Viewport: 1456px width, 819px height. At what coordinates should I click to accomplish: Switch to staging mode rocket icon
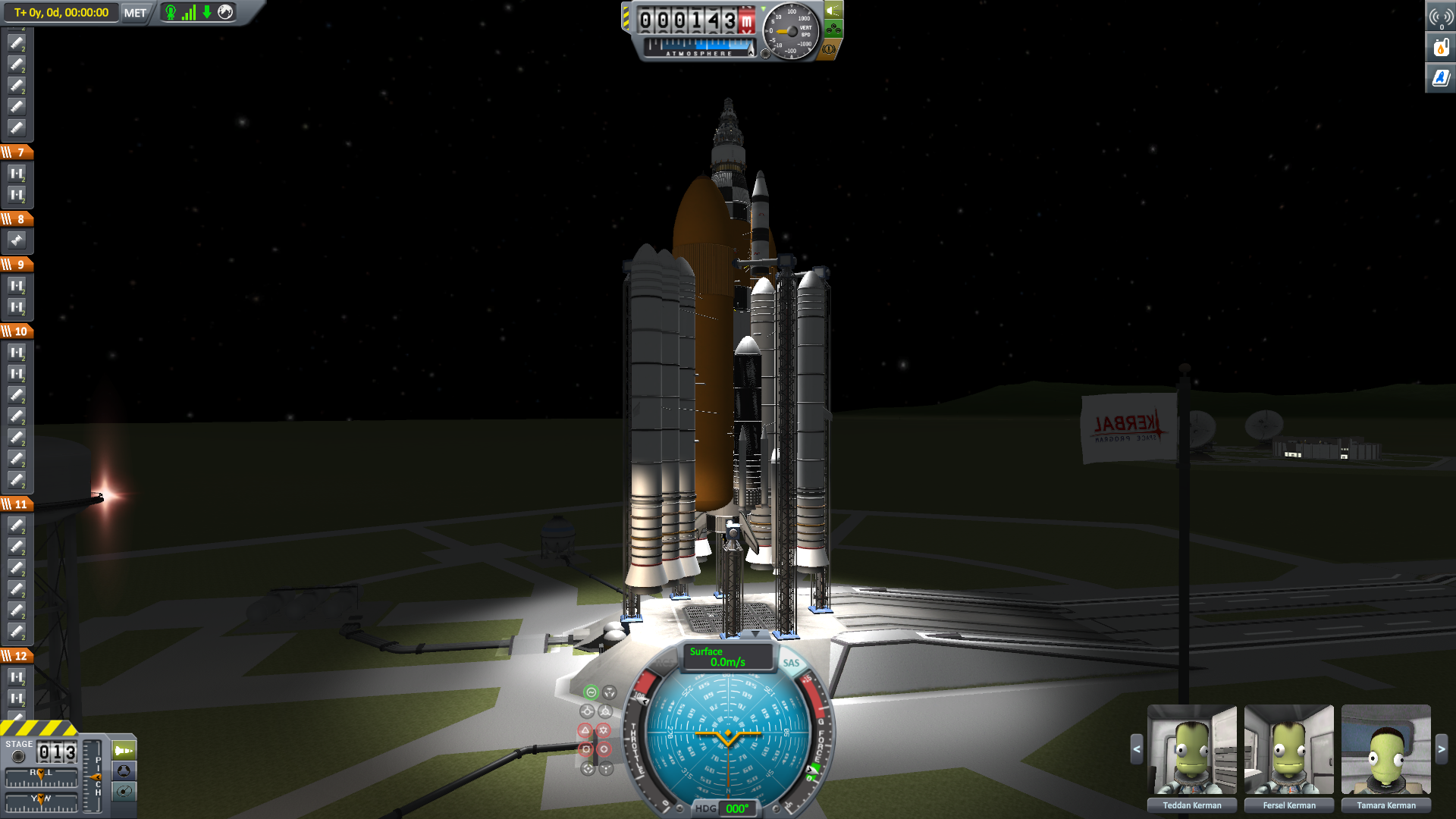tap(124, 751)
